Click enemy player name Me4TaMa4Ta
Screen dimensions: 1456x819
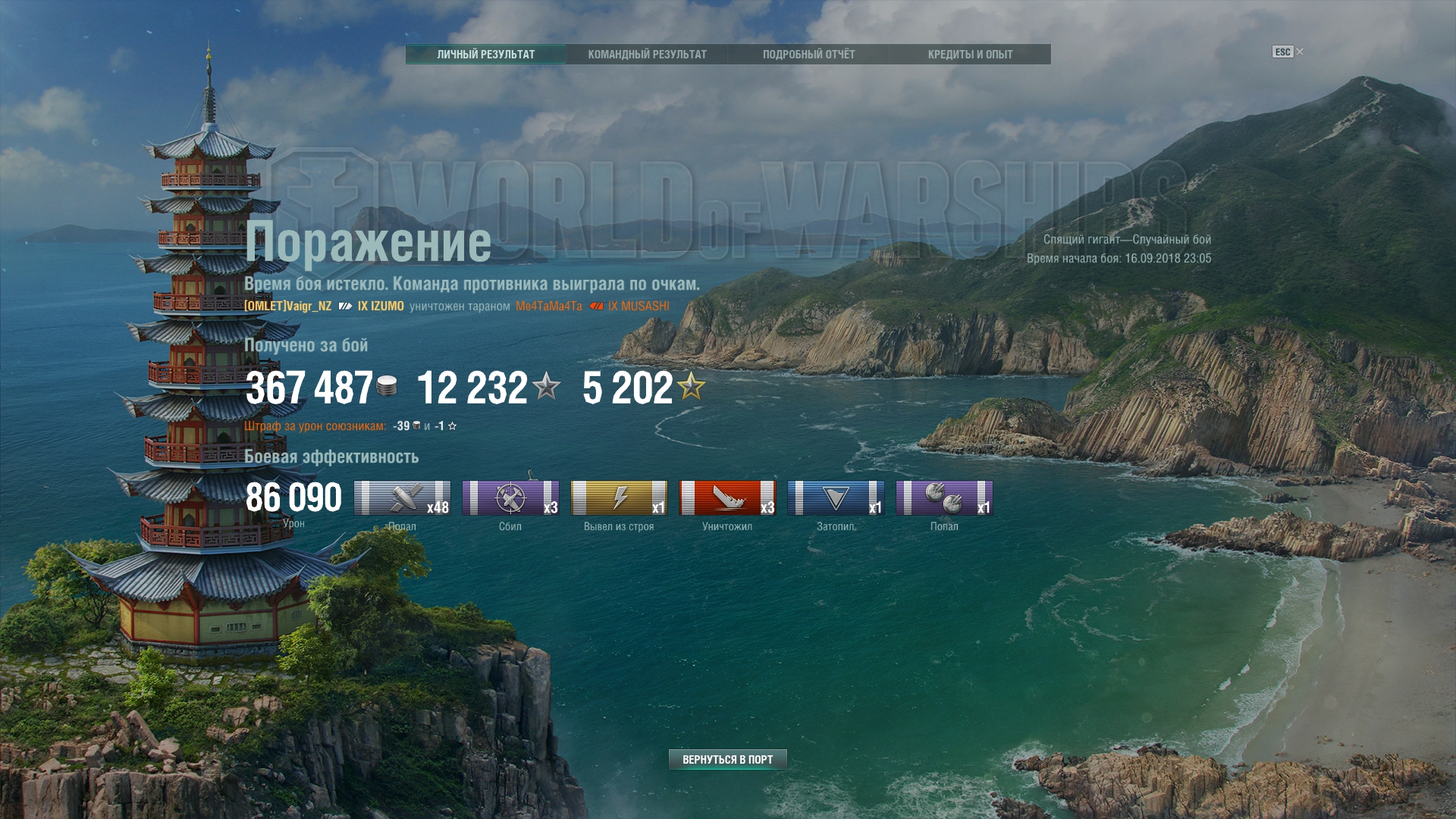point(549,306)
